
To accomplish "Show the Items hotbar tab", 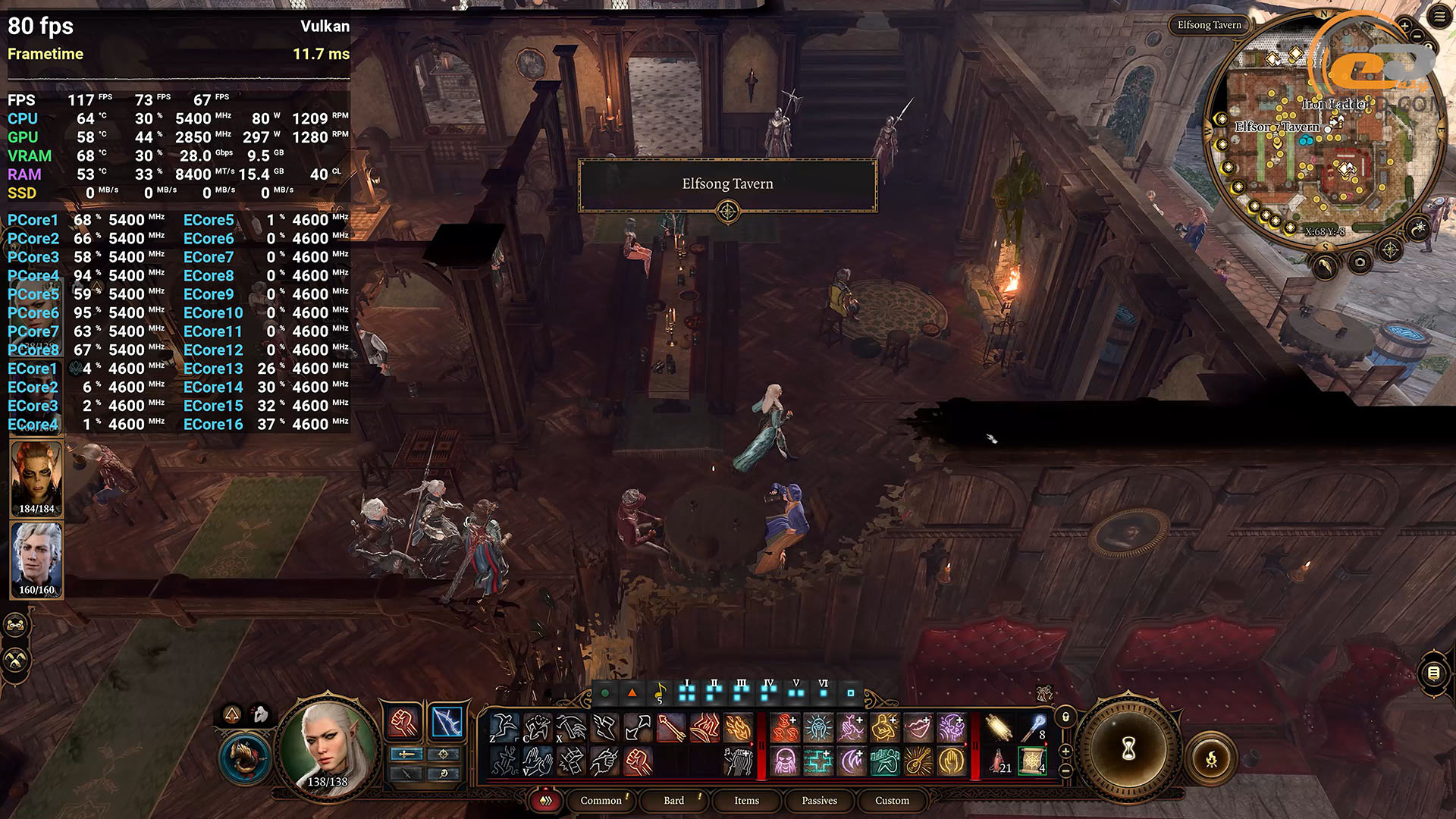I will [x=746, y=800].
